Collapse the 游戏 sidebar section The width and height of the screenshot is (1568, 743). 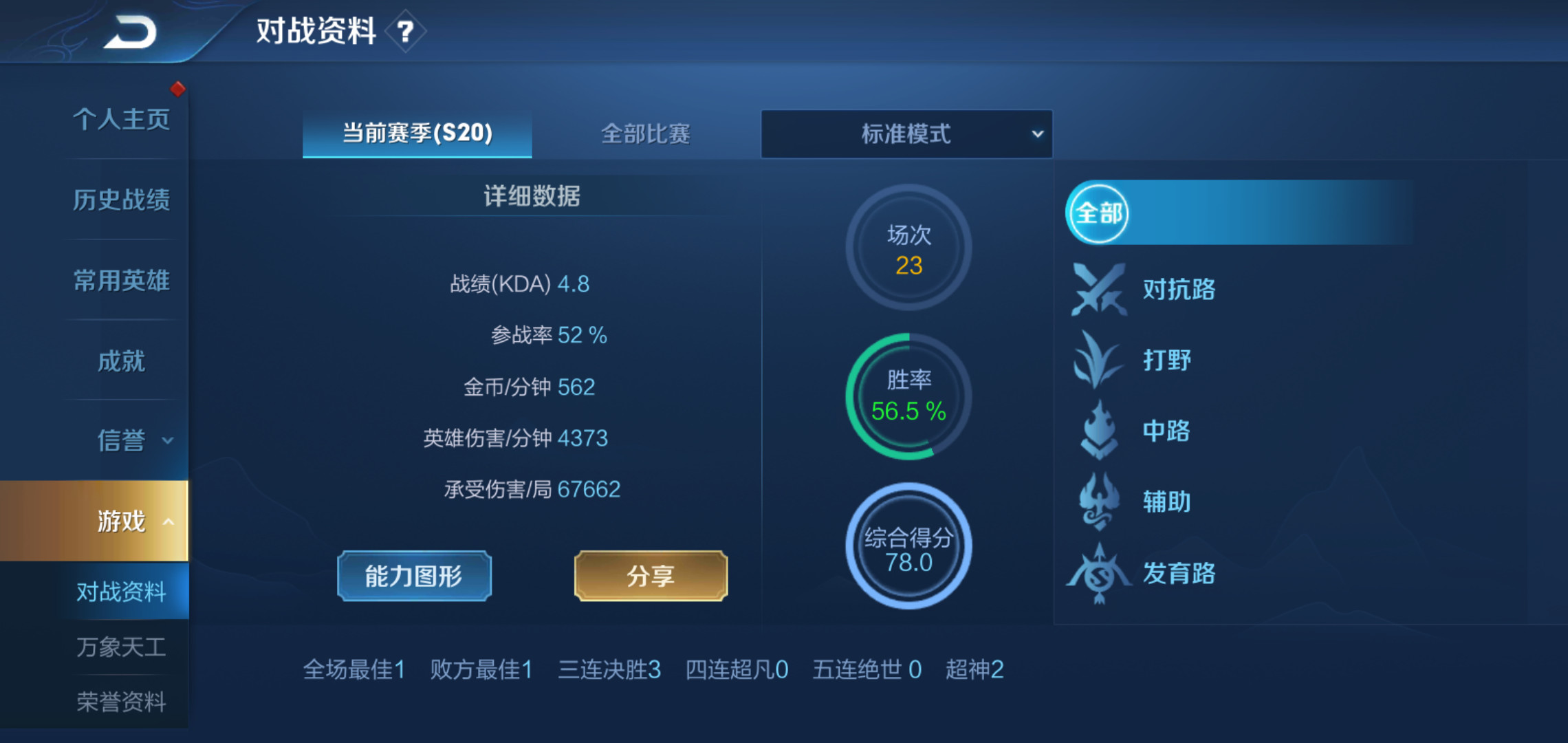(122, 521)
